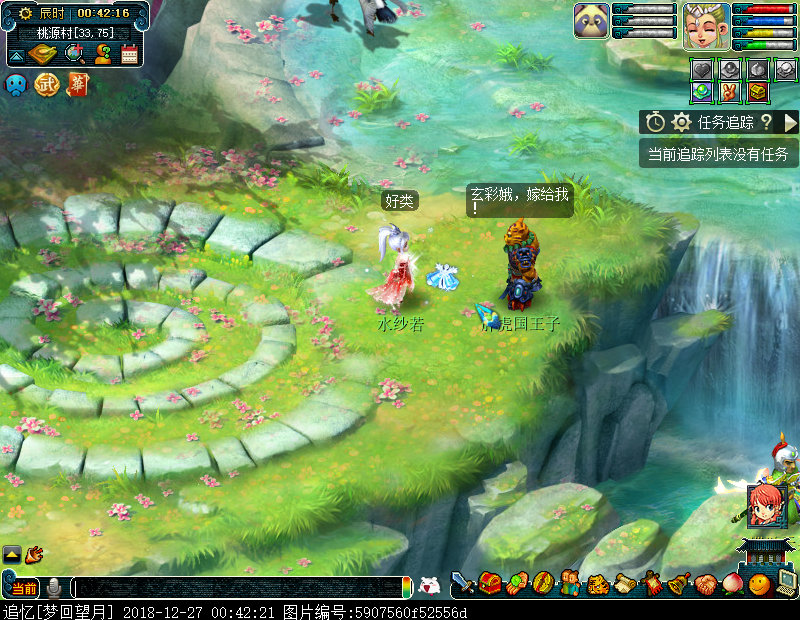Open the quest tracker gear settings
800x620 pixels.
(x=682, y=122)
